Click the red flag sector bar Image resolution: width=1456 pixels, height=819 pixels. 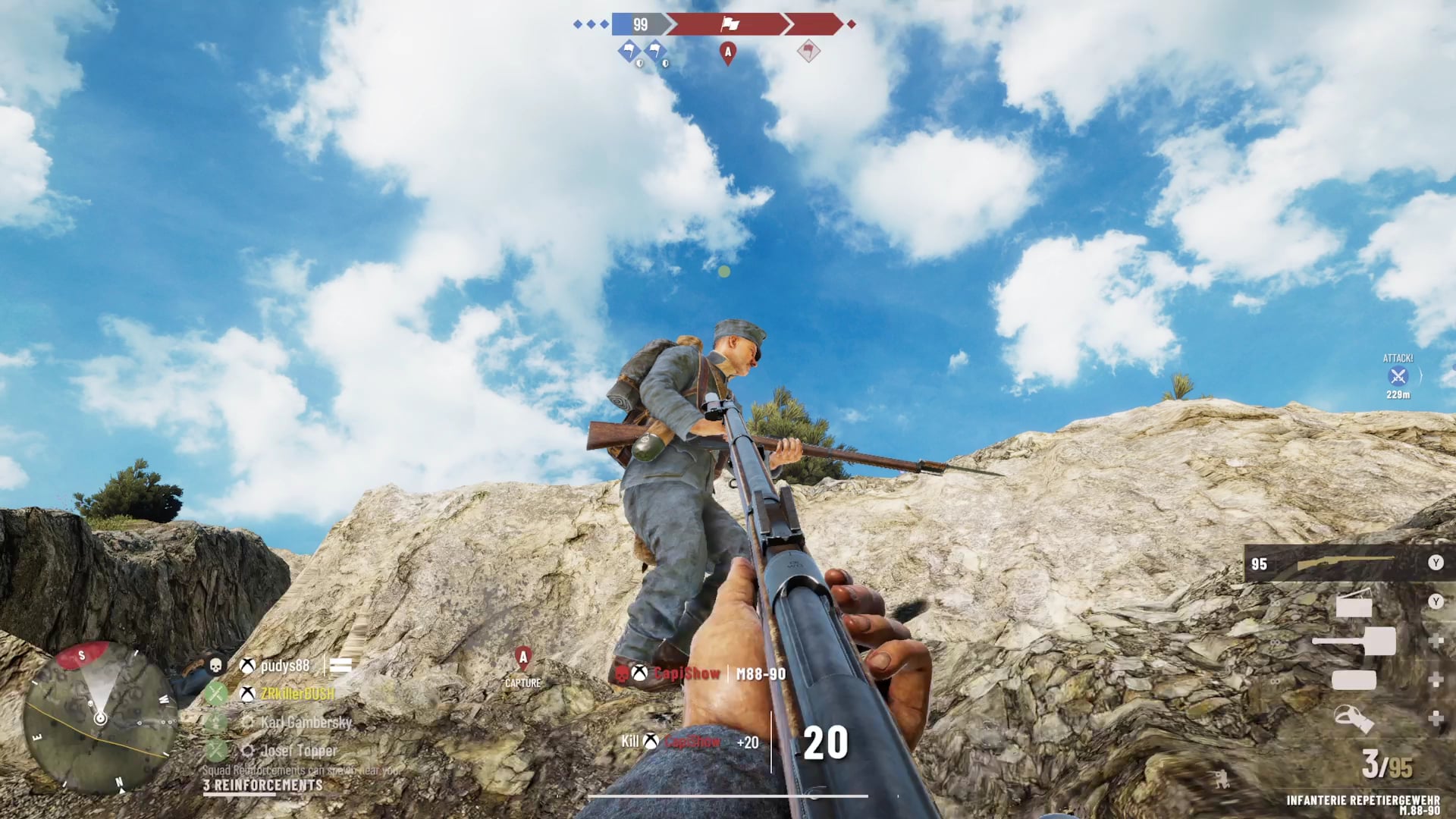pyautogui.click(x=730, y=24)
